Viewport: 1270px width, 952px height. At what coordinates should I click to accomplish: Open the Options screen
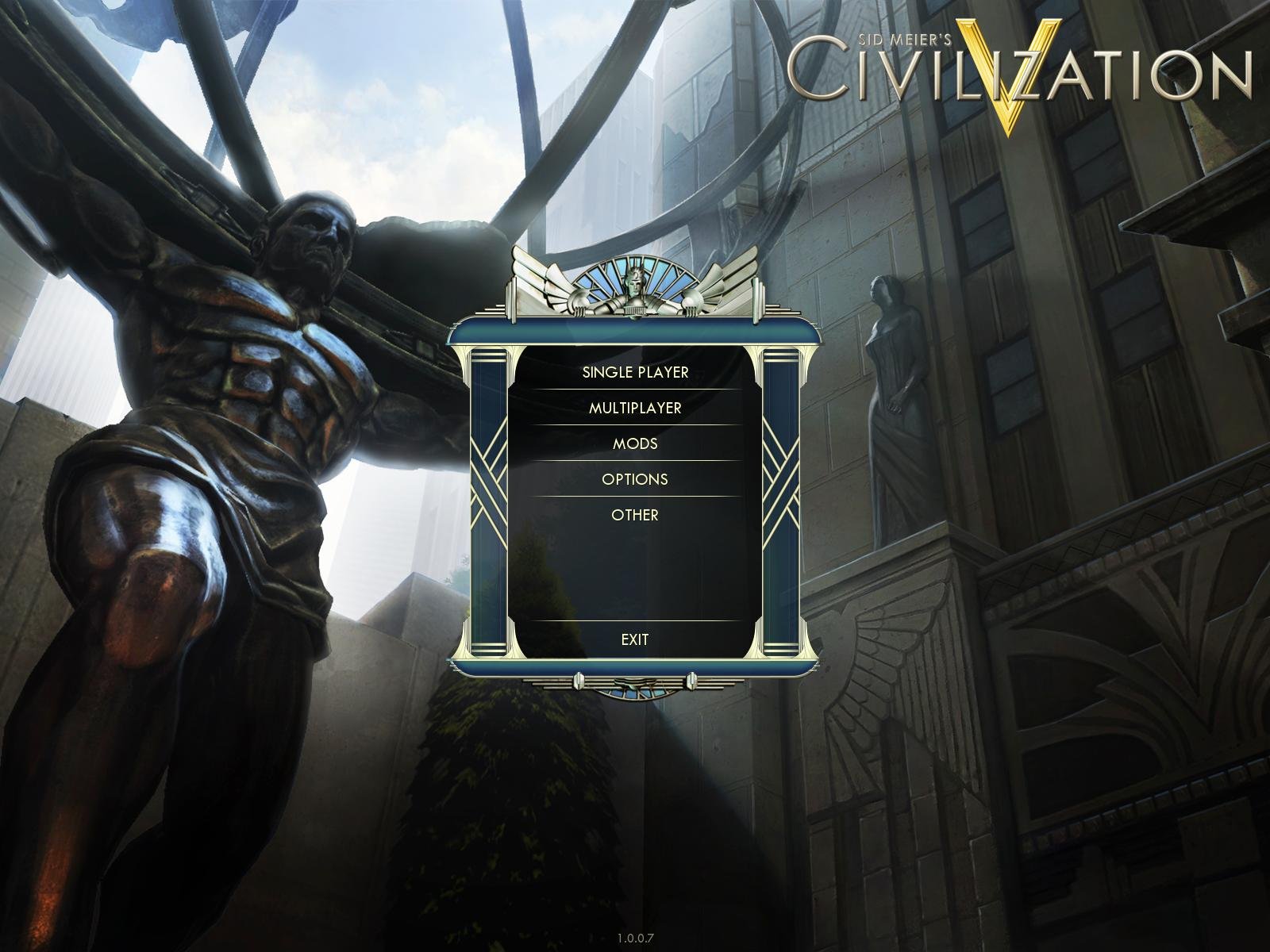point(635,479)
